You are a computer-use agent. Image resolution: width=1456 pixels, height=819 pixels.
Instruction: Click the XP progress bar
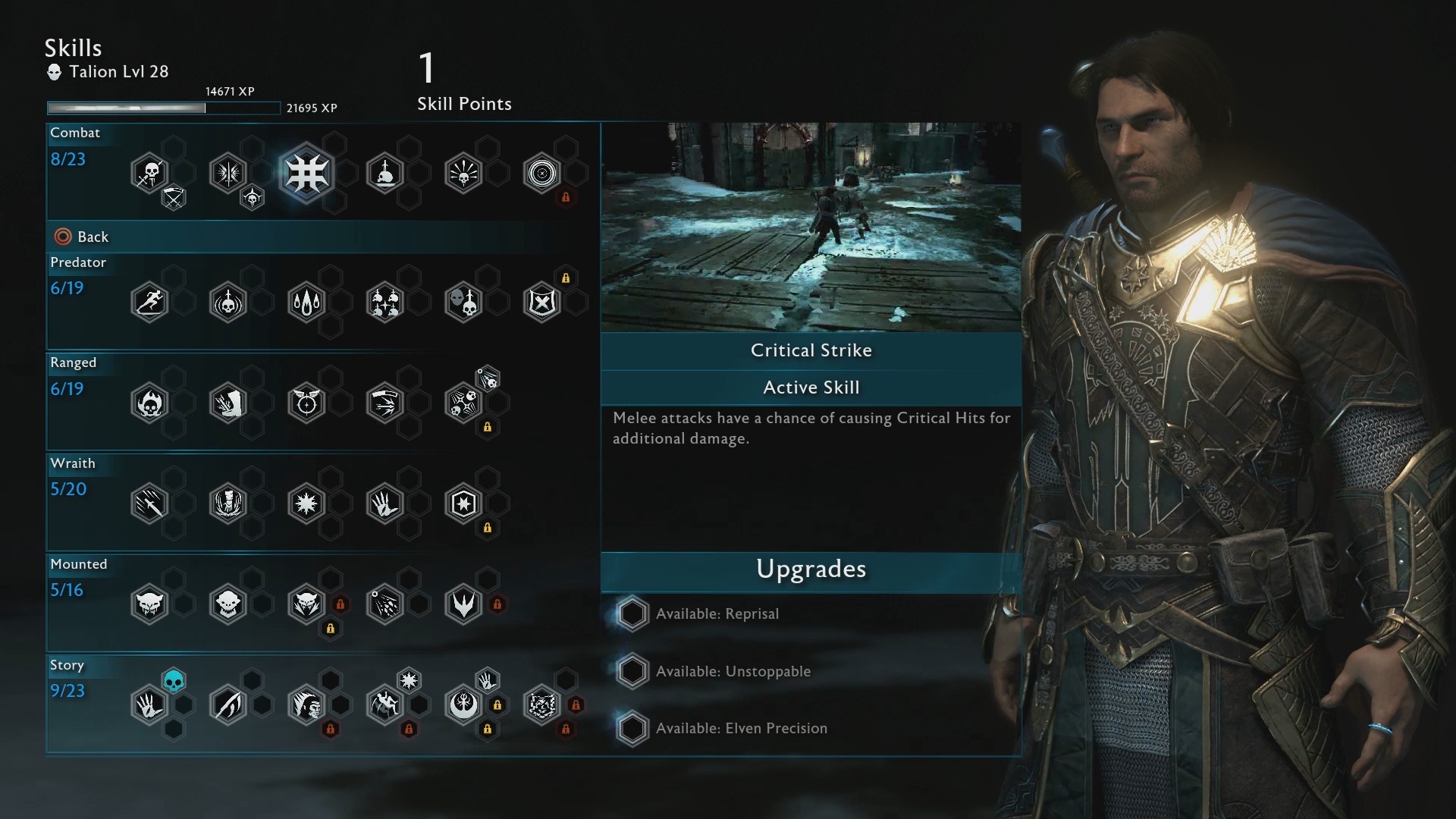tap(163, 108)
